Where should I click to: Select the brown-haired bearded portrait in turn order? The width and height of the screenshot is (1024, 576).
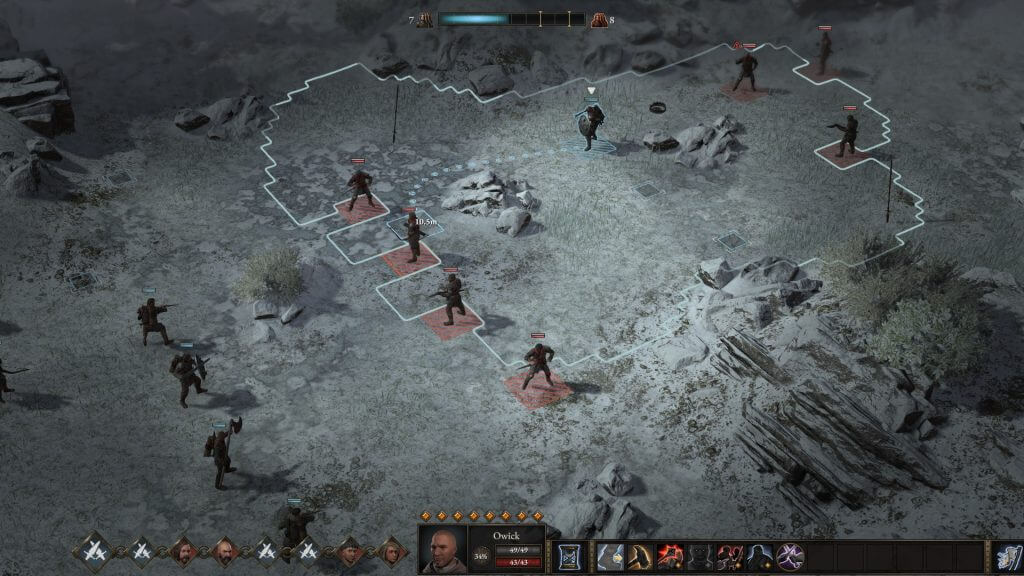pos(183,551)
